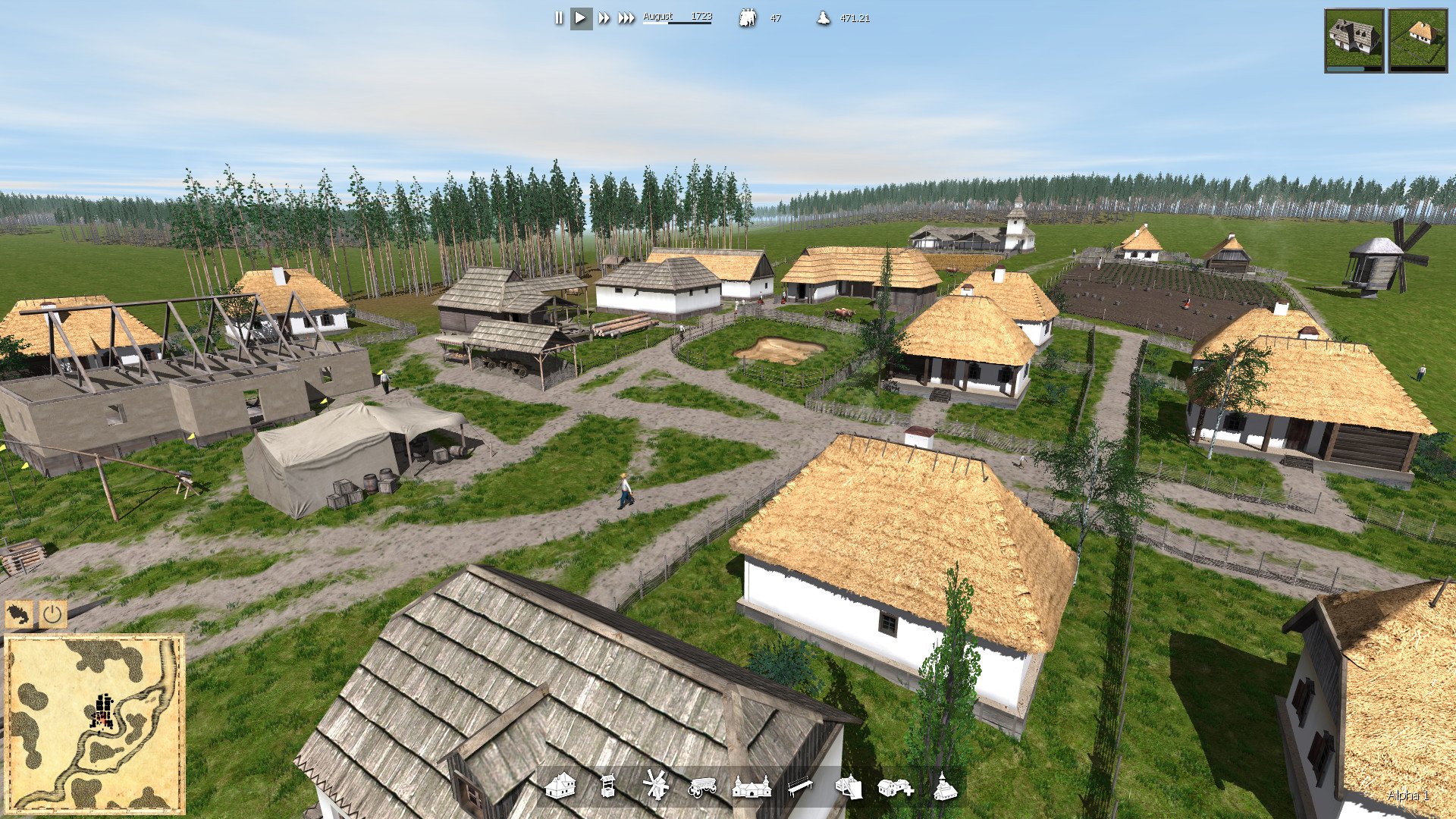Image resolution: width=1456 pixels, height=819 pixels.
Task: Select the cart/wagon icon in the toolbar
Action: [x=701, y=789]
